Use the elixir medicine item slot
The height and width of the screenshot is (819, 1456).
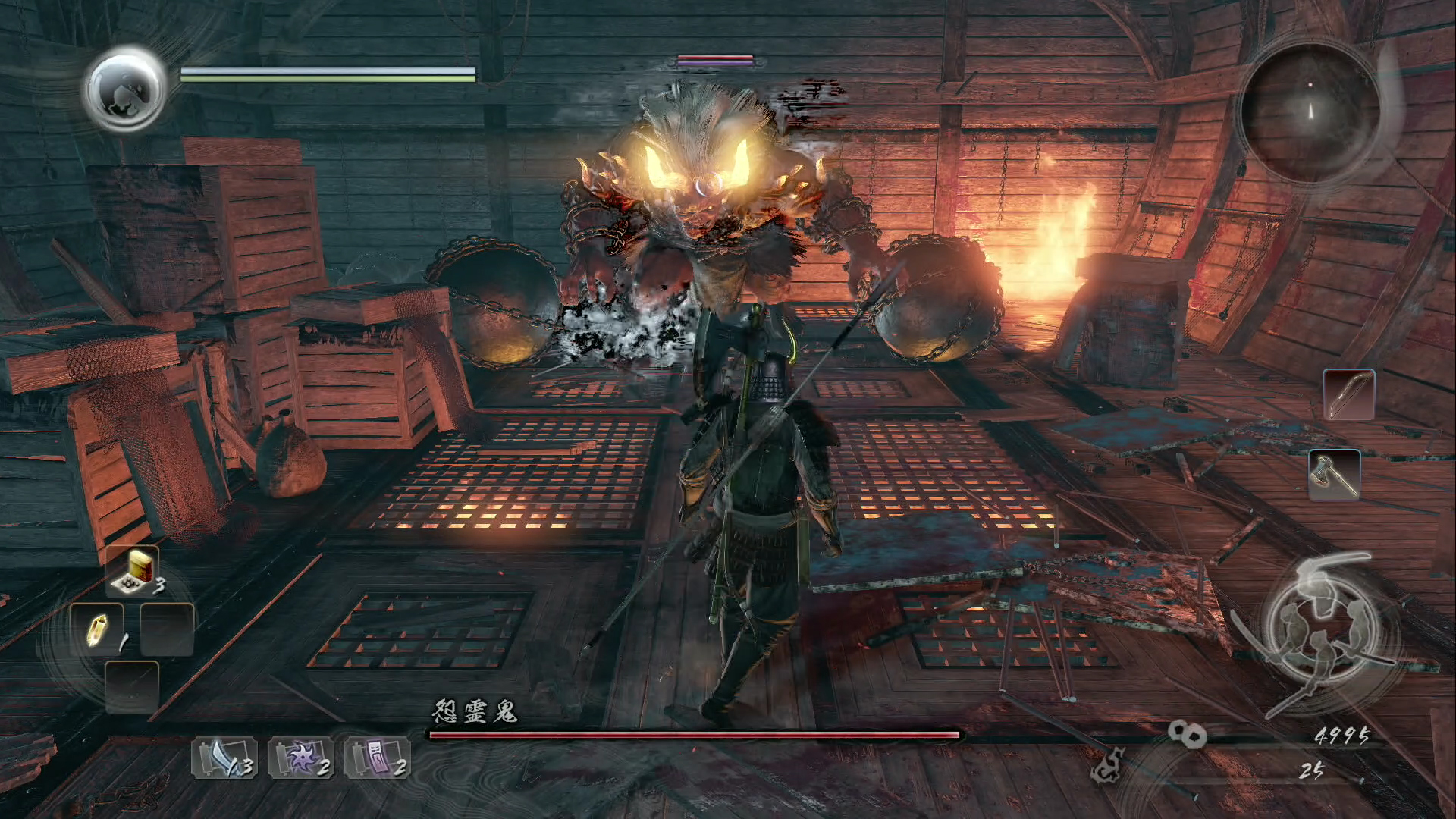tap(133, 570)
